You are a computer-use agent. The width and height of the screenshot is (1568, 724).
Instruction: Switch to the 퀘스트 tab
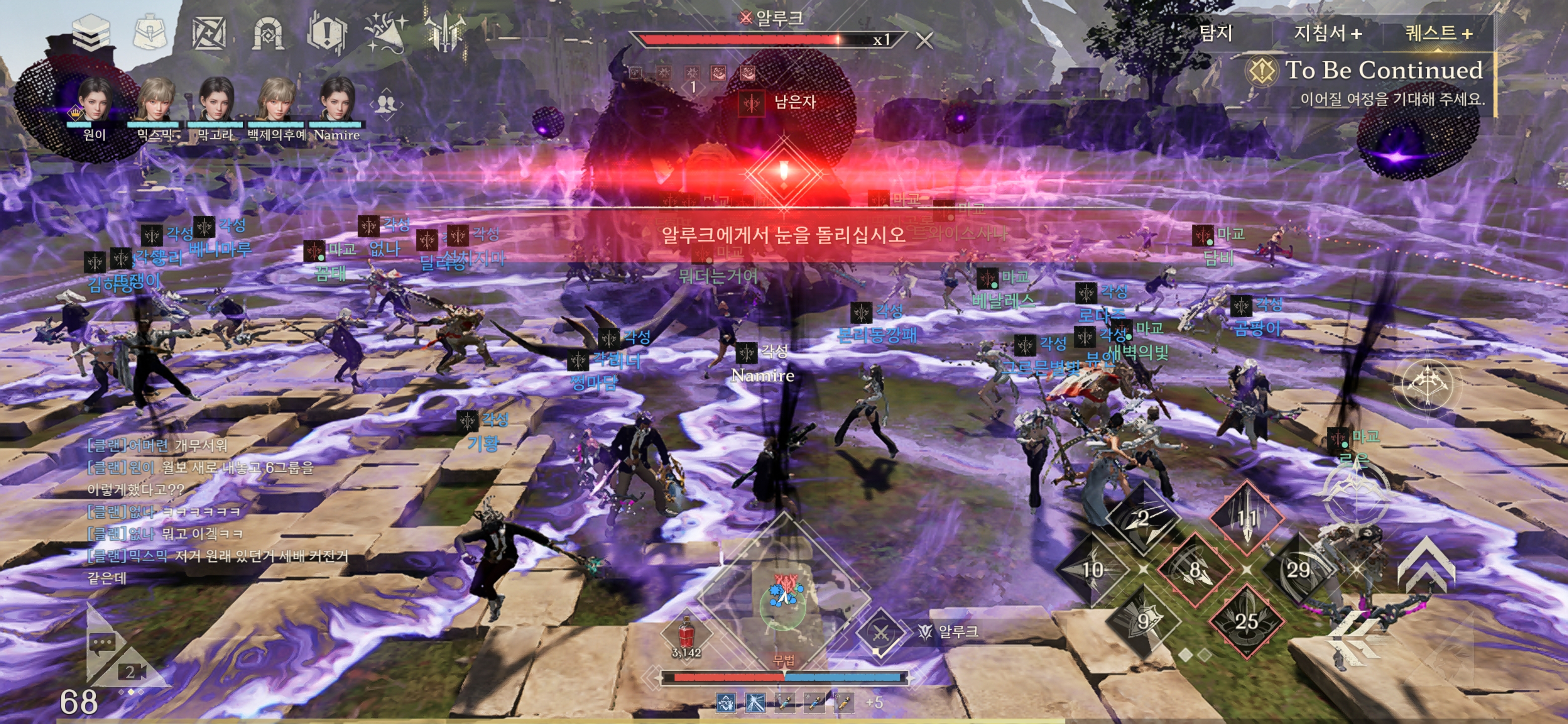(x=1439, y=33)
